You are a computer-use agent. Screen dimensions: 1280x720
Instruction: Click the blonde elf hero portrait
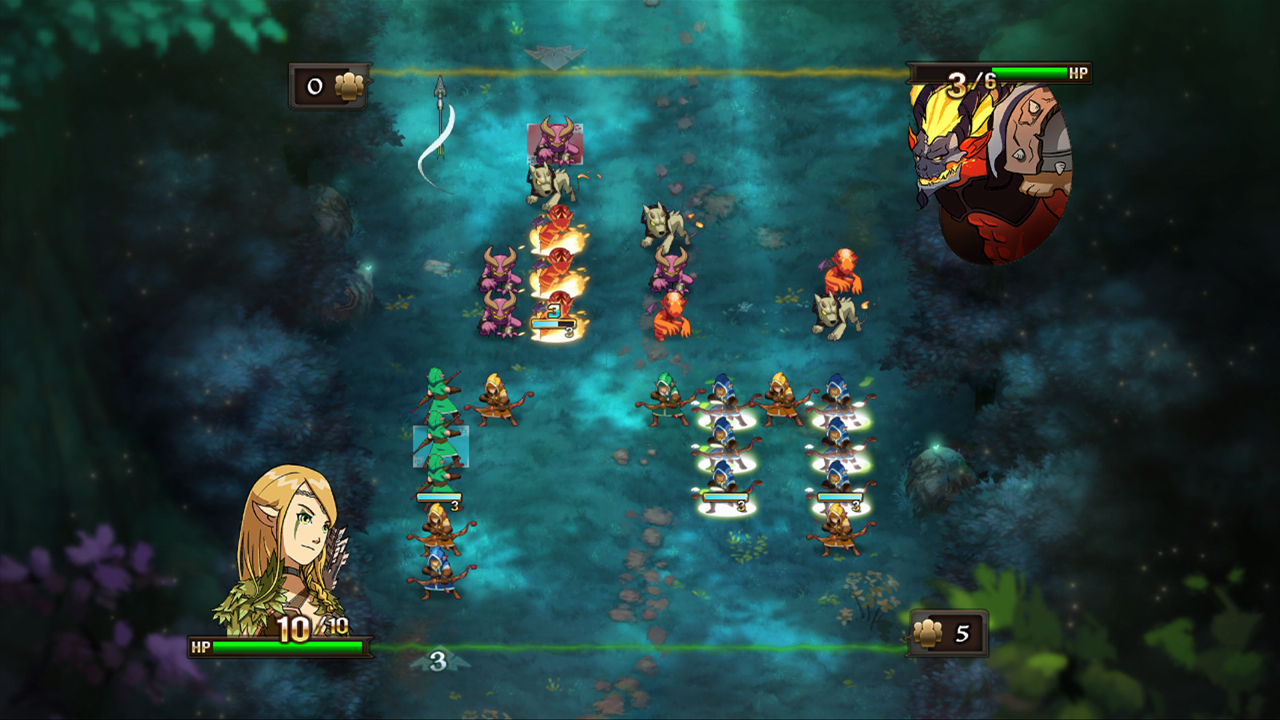pos(290,550)
